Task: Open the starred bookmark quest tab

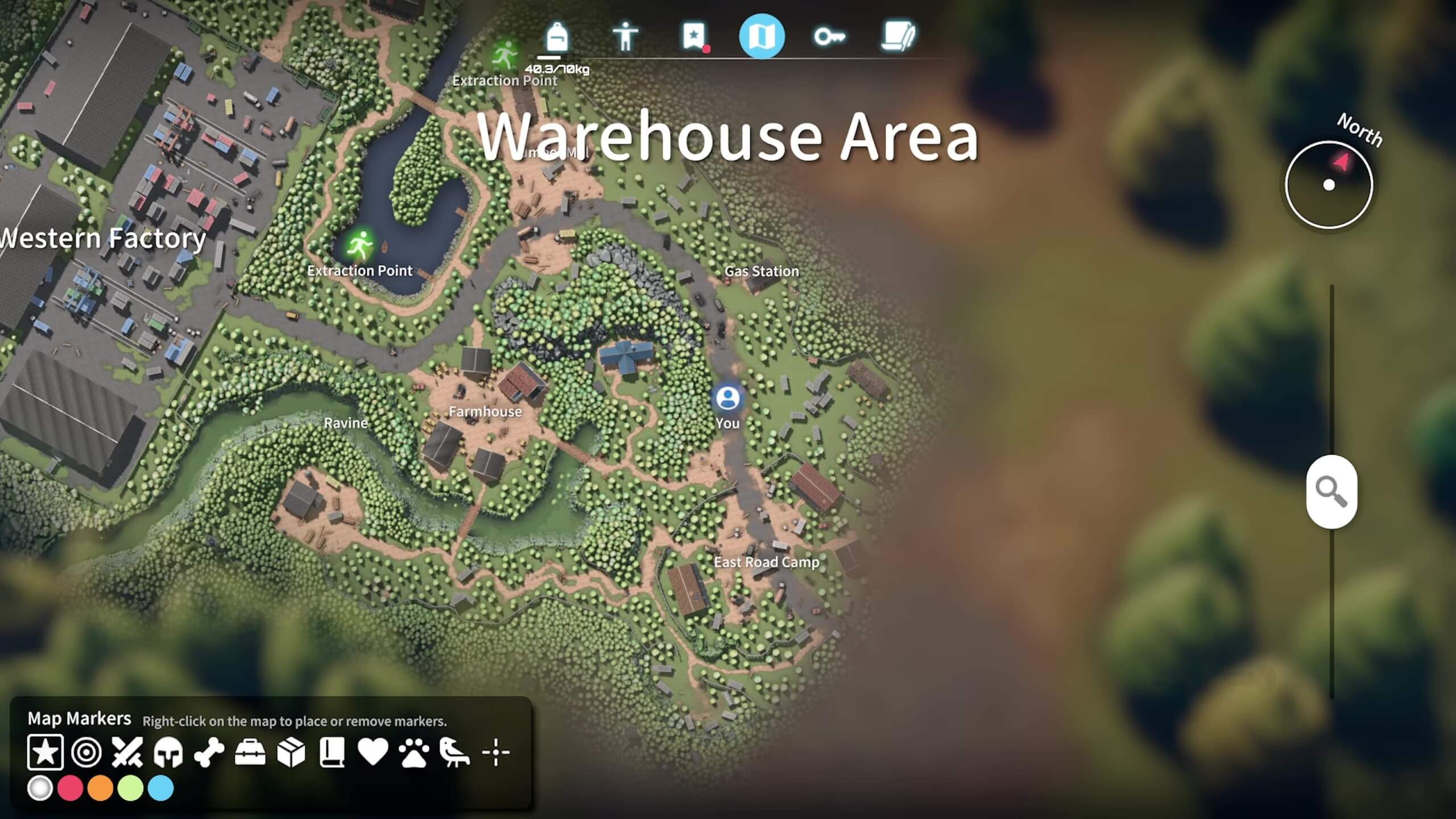Action: pos(693,38)
